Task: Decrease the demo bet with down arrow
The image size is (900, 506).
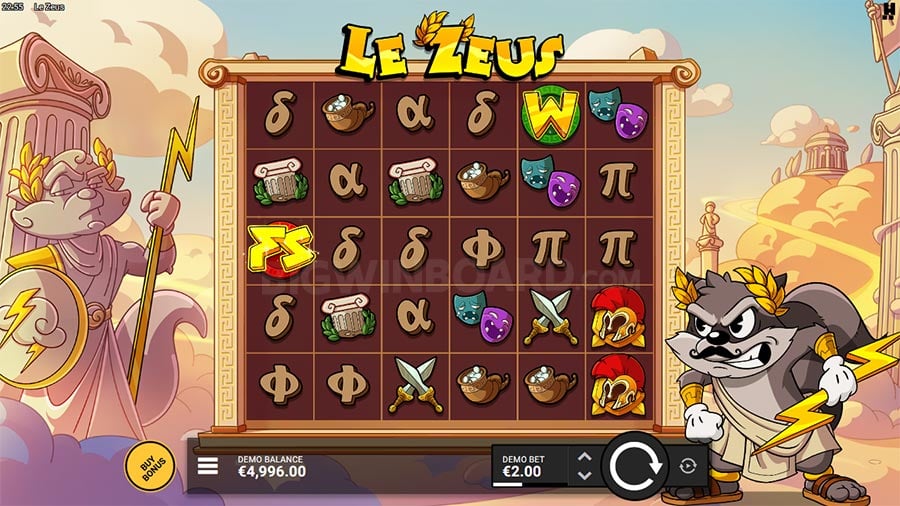Action: (585, 474)
